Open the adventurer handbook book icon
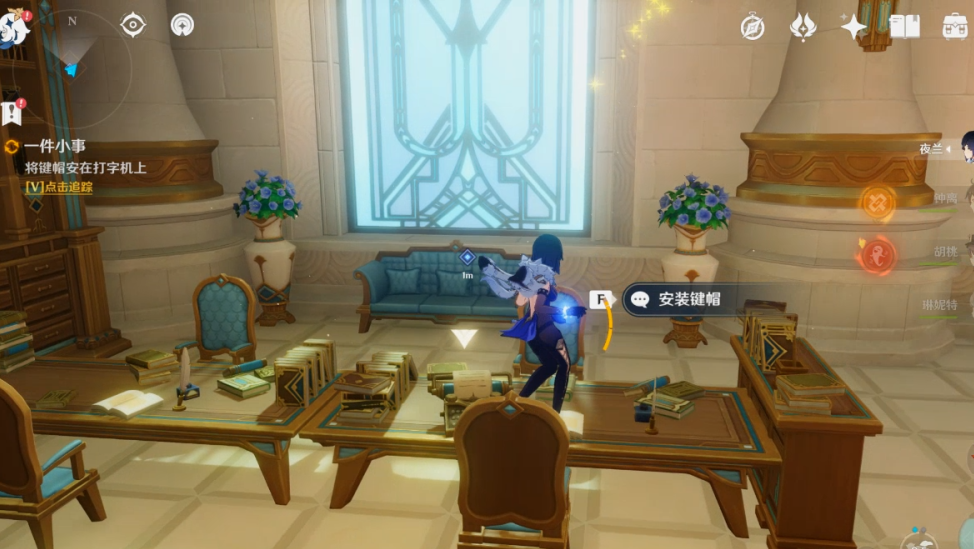Viewport: 974px width, 549px height. pos(904,27)
